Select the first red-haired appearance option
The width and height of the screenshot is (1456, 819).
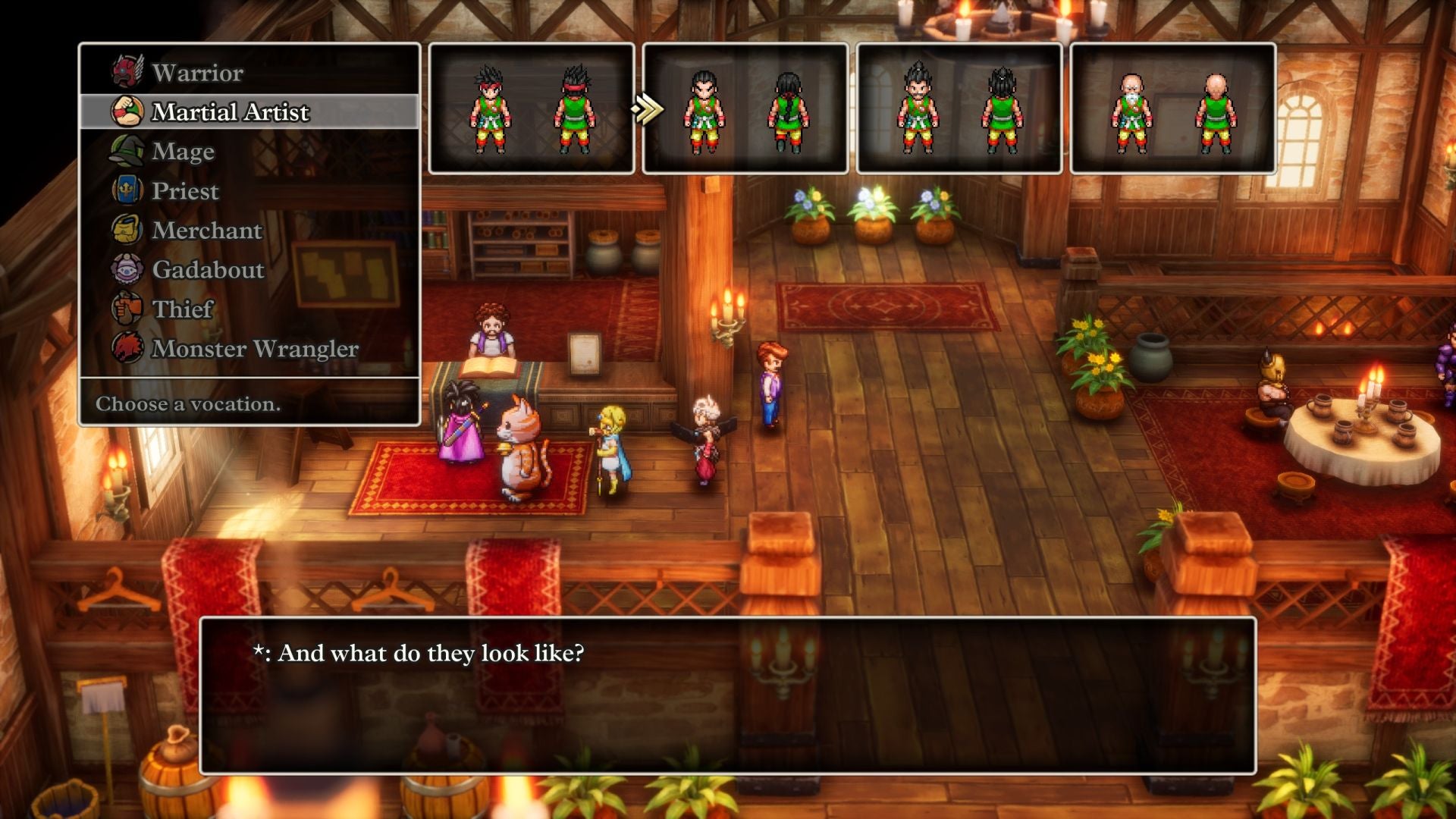tap(531, 110)
